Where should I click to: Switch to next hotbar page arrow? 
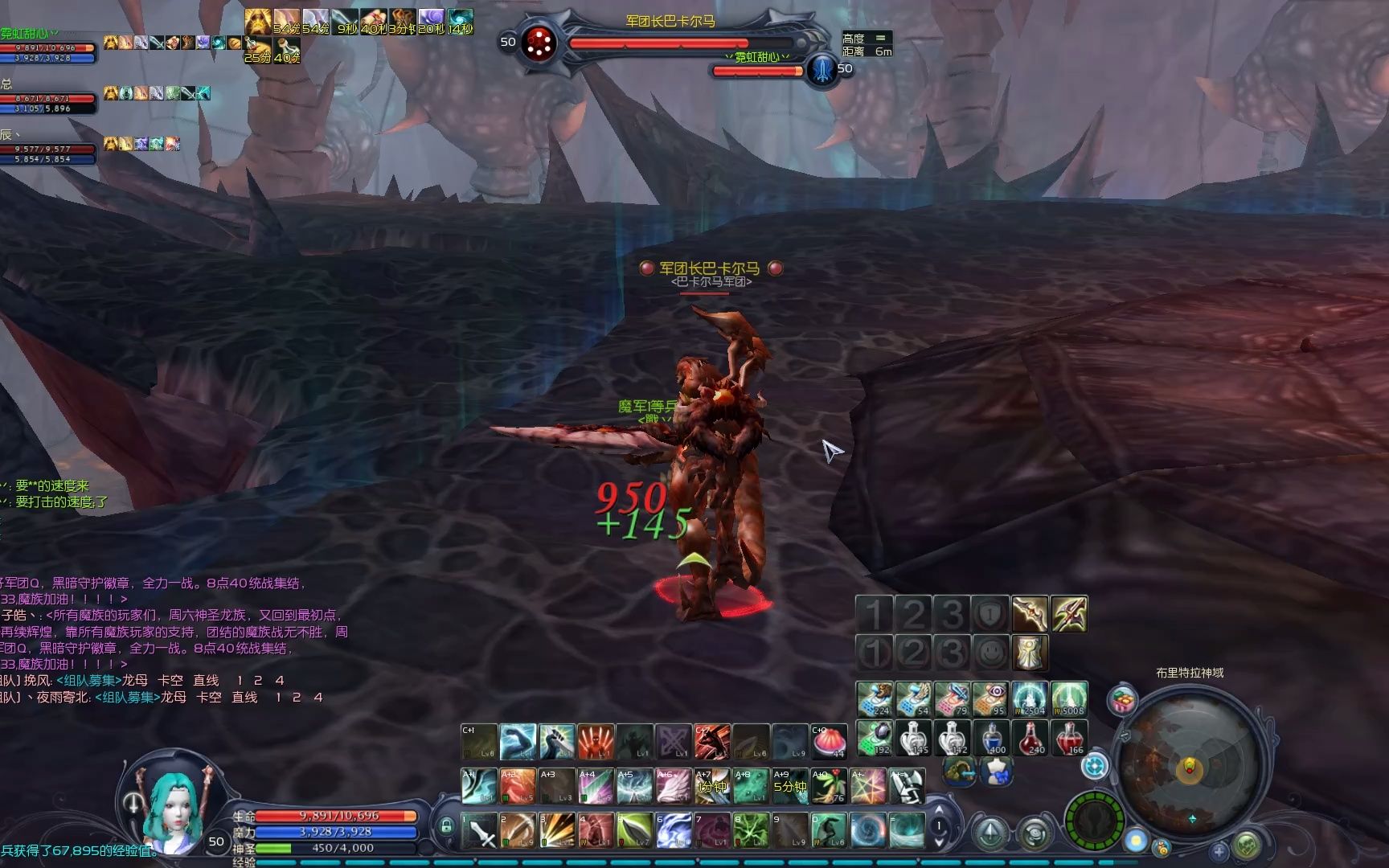(939, 843)
